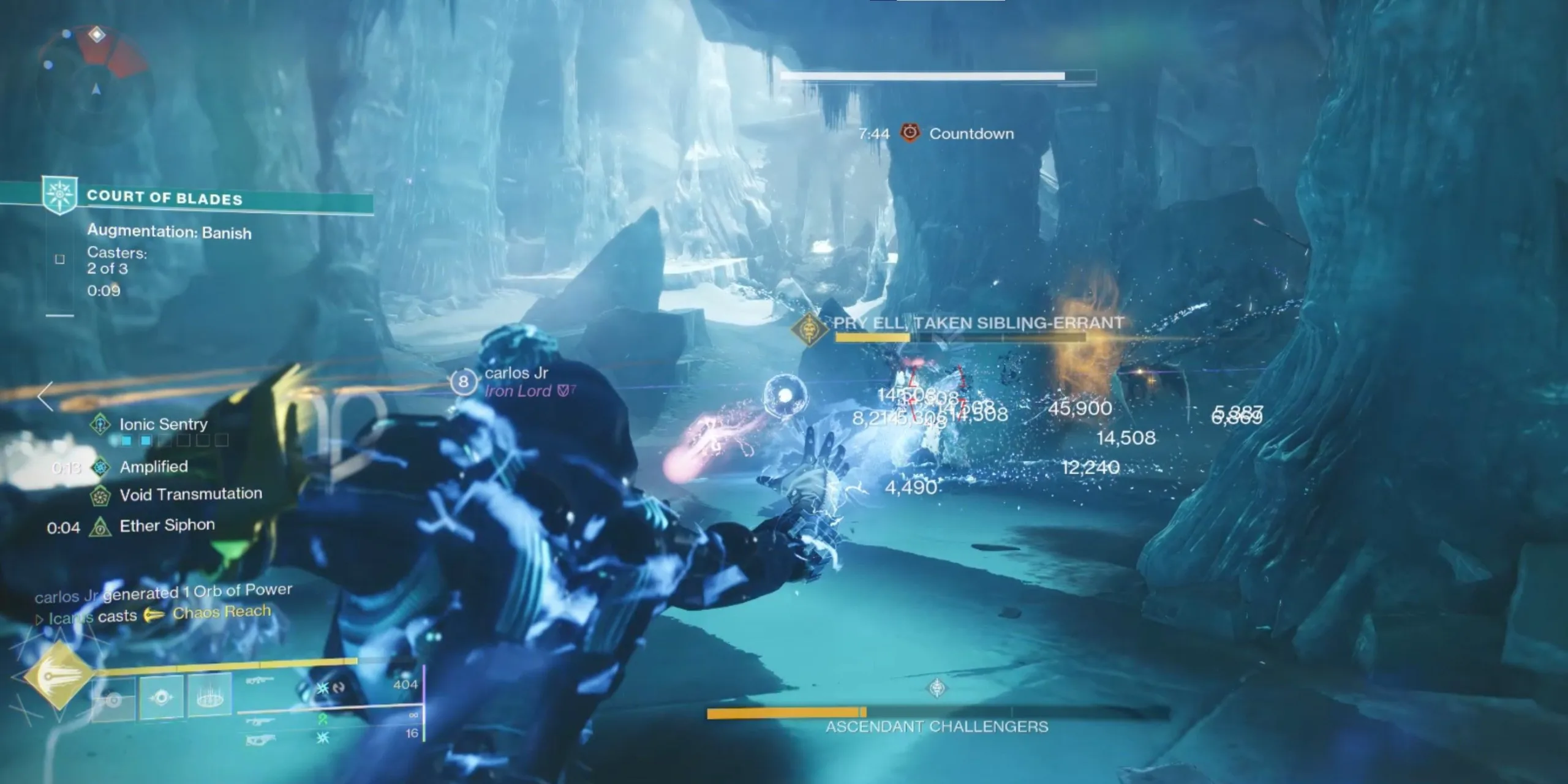Select the Ionic Sentry buff icon

click(x=100, y=424)
